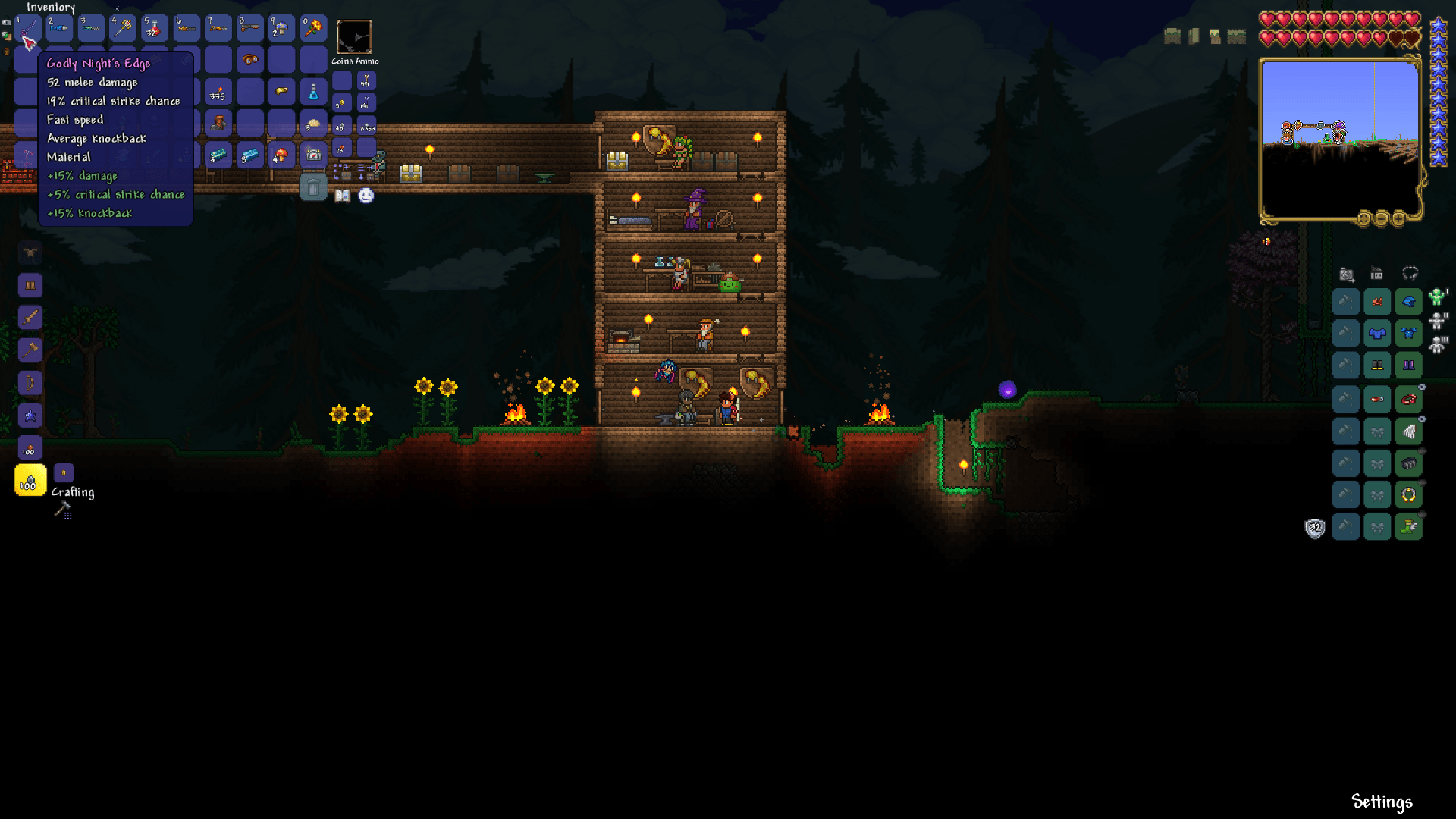Open the Housing menu with the house icon
Screen dimensions: 1456x819
[1376, 272]
